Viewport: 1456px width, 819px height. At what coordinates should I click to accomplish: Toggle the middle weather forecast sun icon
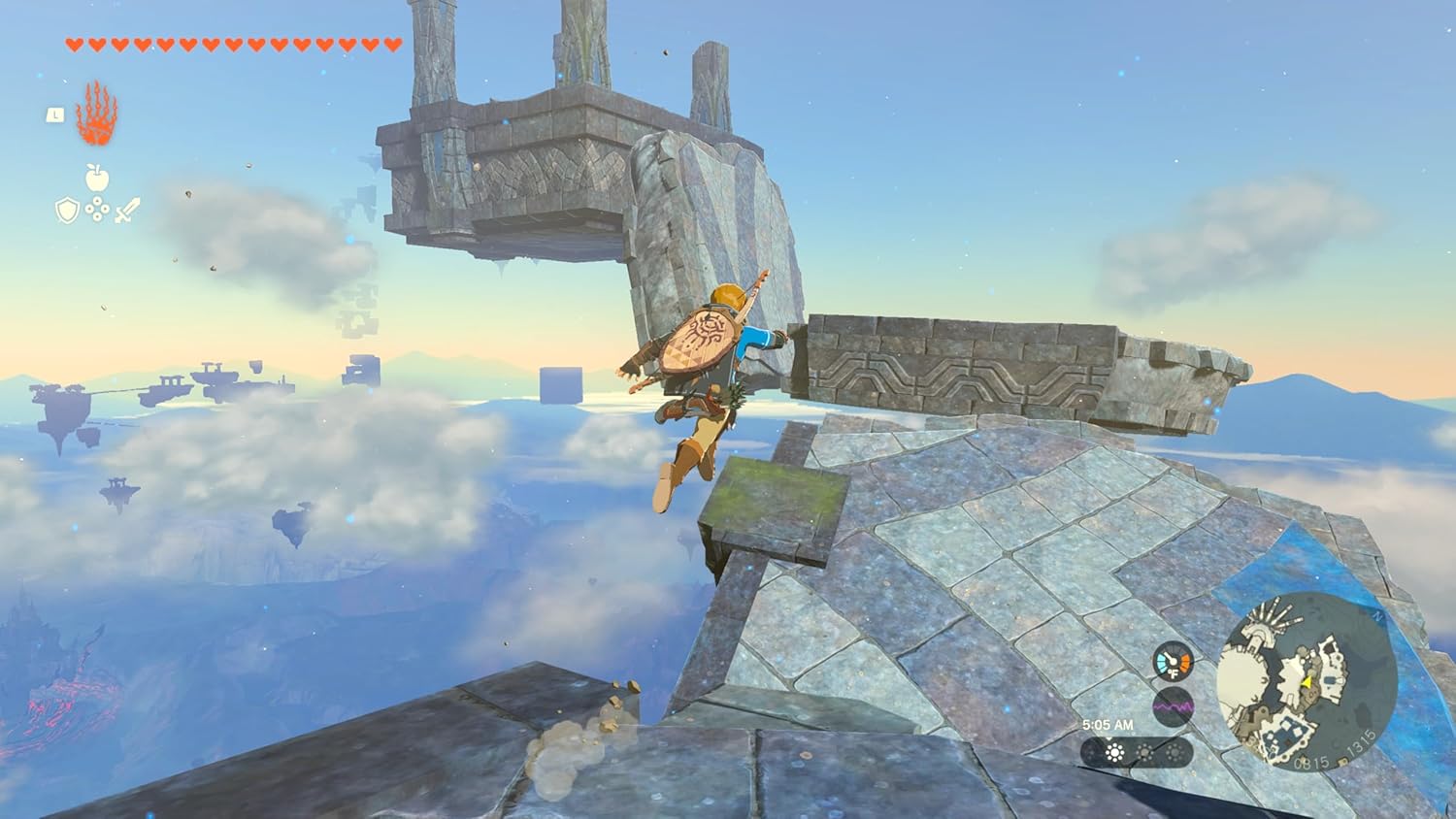(x=1144, y=752)
